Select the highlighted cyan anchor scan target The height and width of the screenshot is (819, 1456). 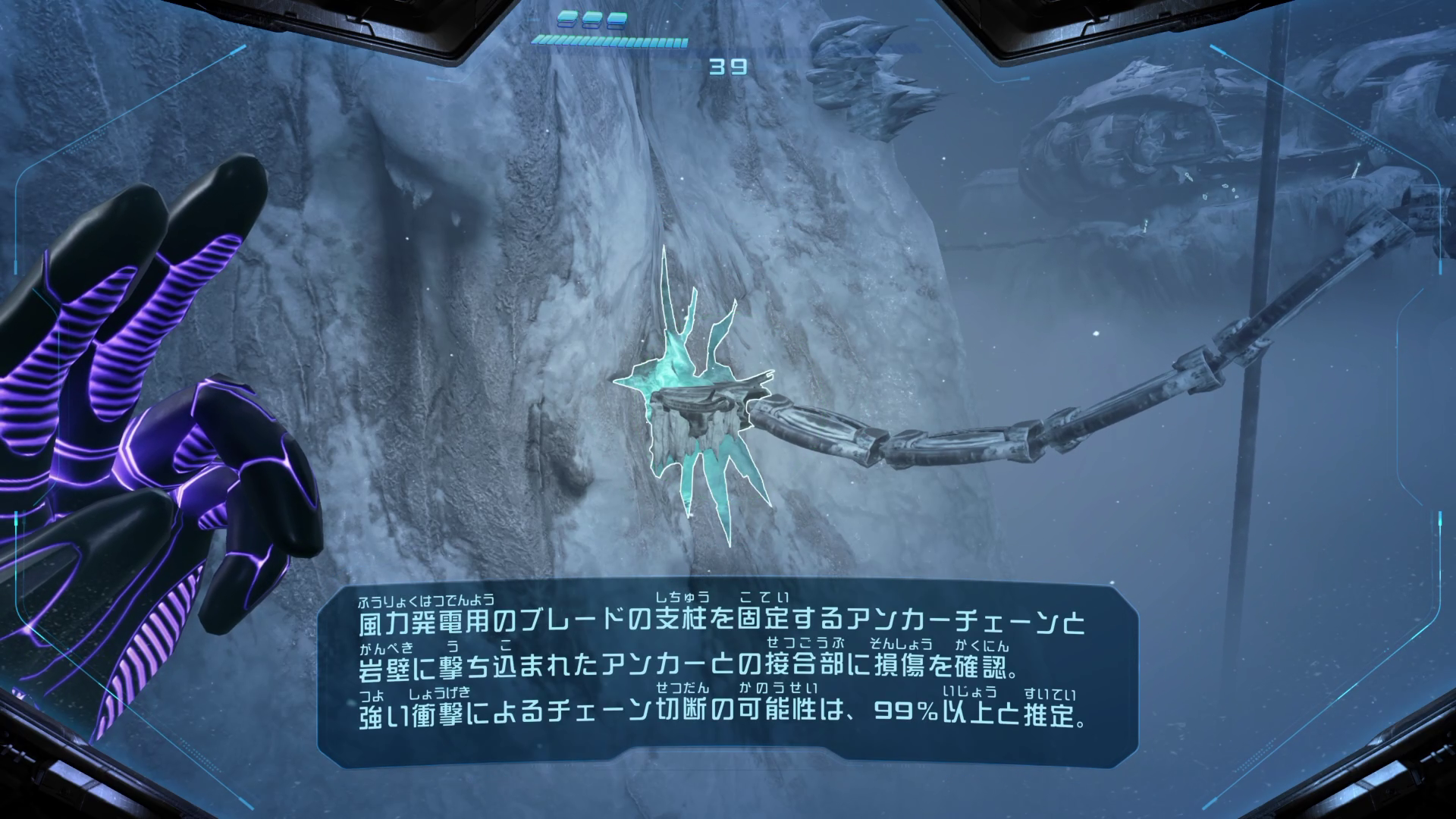(694, 409)
